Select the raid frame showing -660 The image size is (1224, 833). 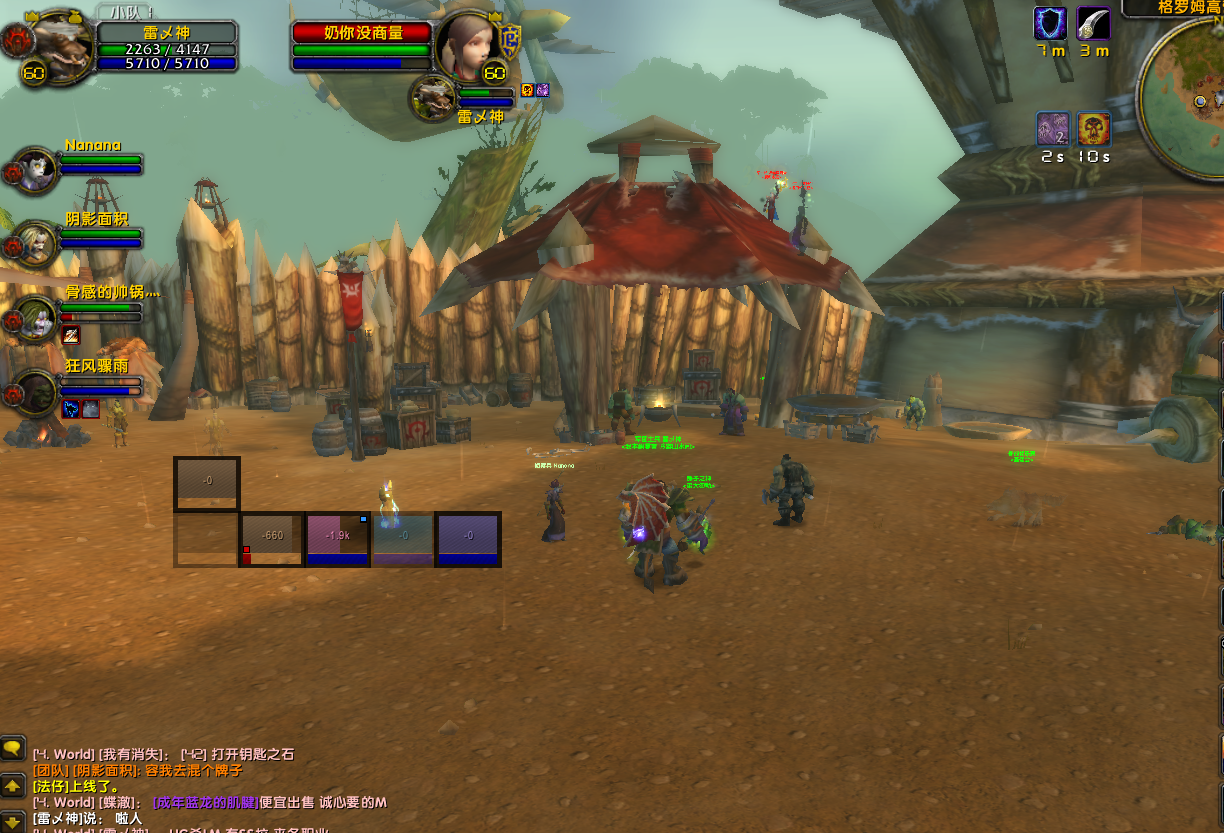pyautogui.click(x=272, y=539)
